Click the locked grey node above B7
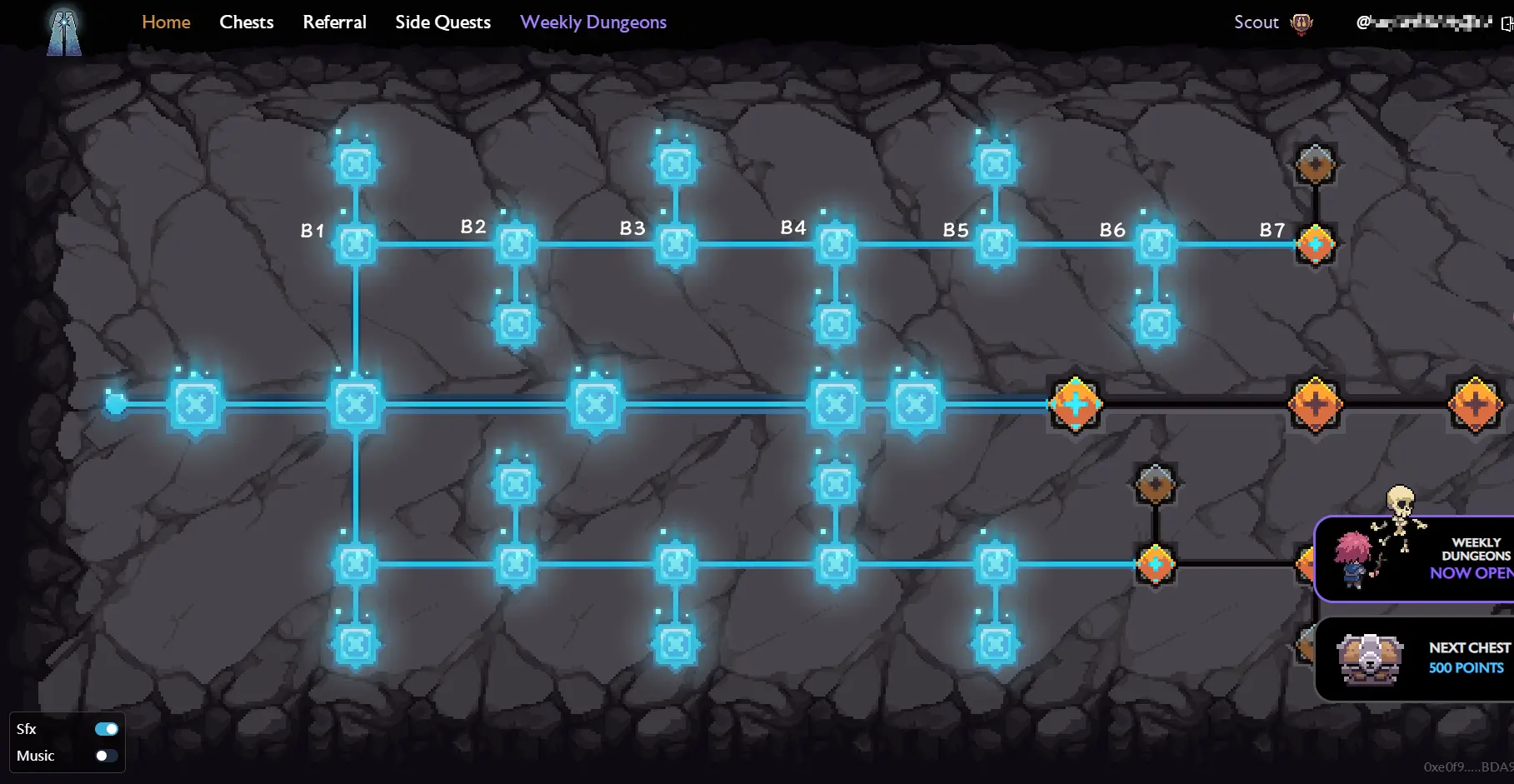Viewport: 1514px width, 784px height. click(x=1315, y=164)
